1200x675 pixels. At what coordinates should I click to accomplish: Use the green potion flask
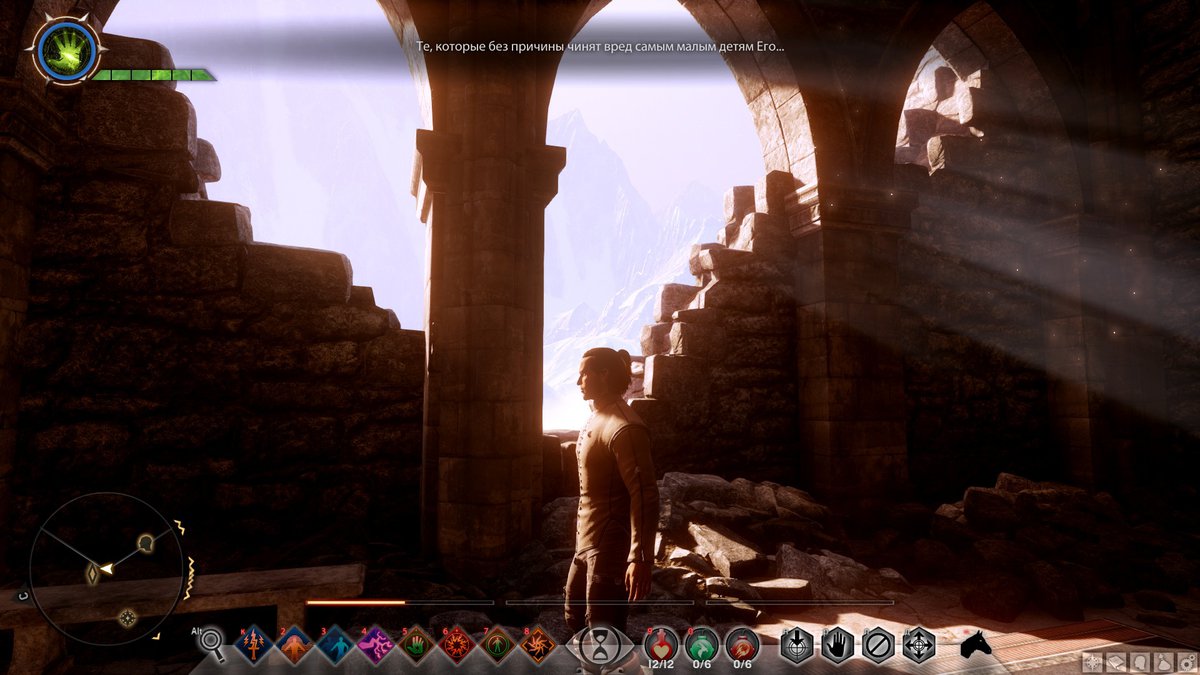(702, 644)
